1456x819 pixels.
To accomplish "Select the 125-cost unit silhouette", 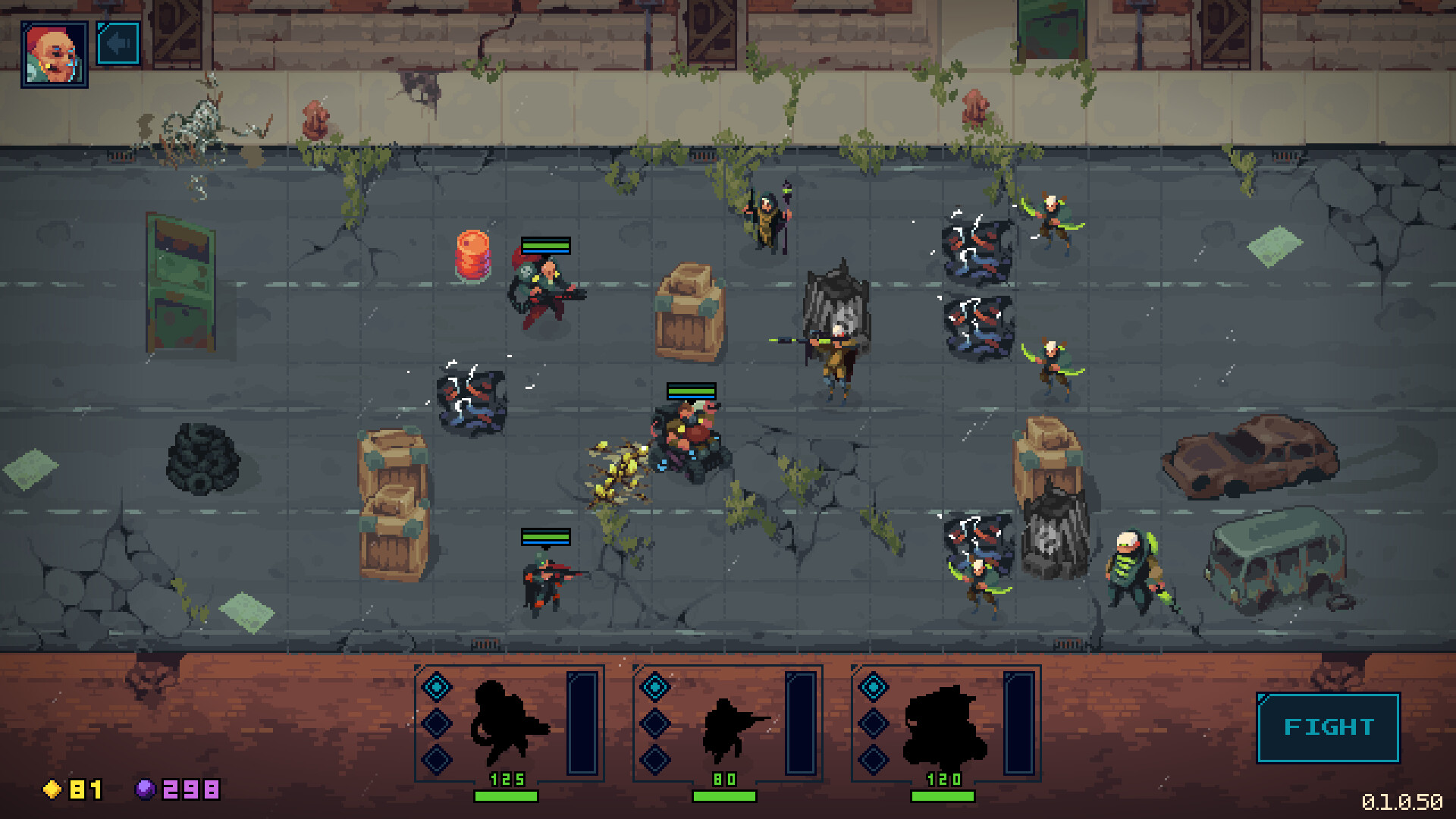I will 510,724.
